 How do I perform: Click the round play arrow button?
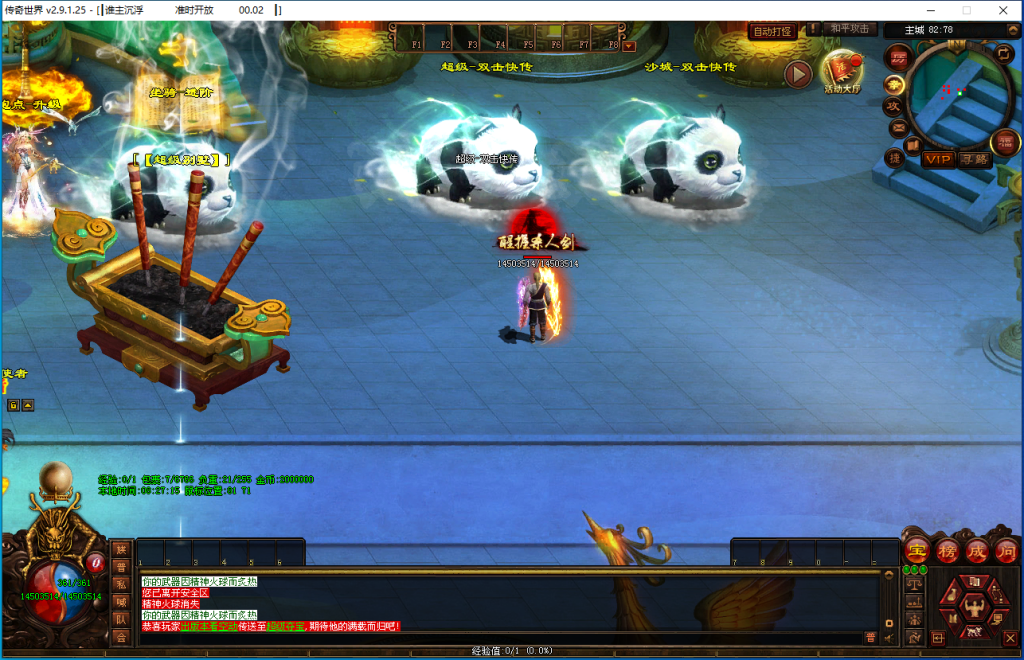798,74
